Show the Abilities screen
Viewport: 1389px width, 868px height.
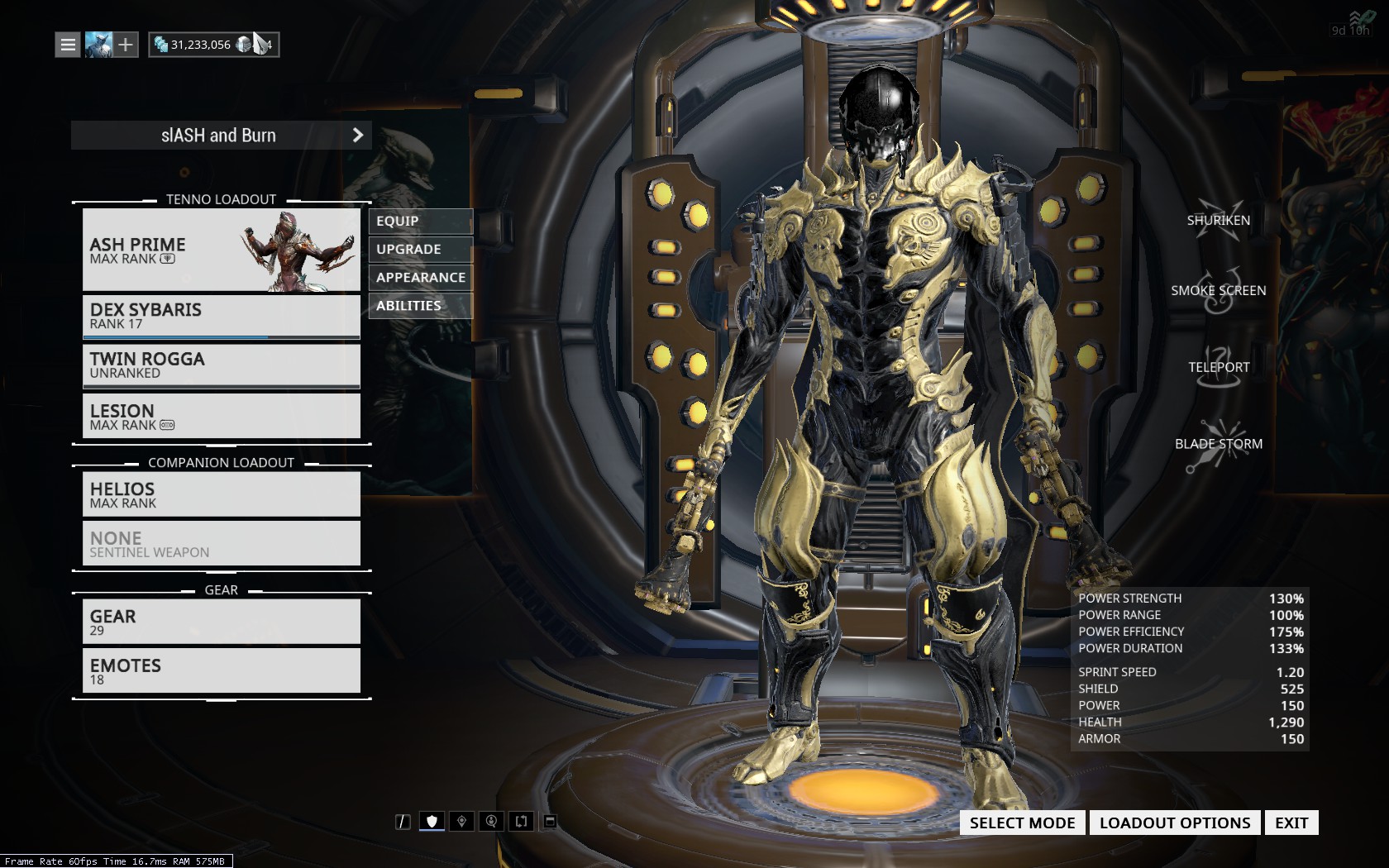(420, 306)
